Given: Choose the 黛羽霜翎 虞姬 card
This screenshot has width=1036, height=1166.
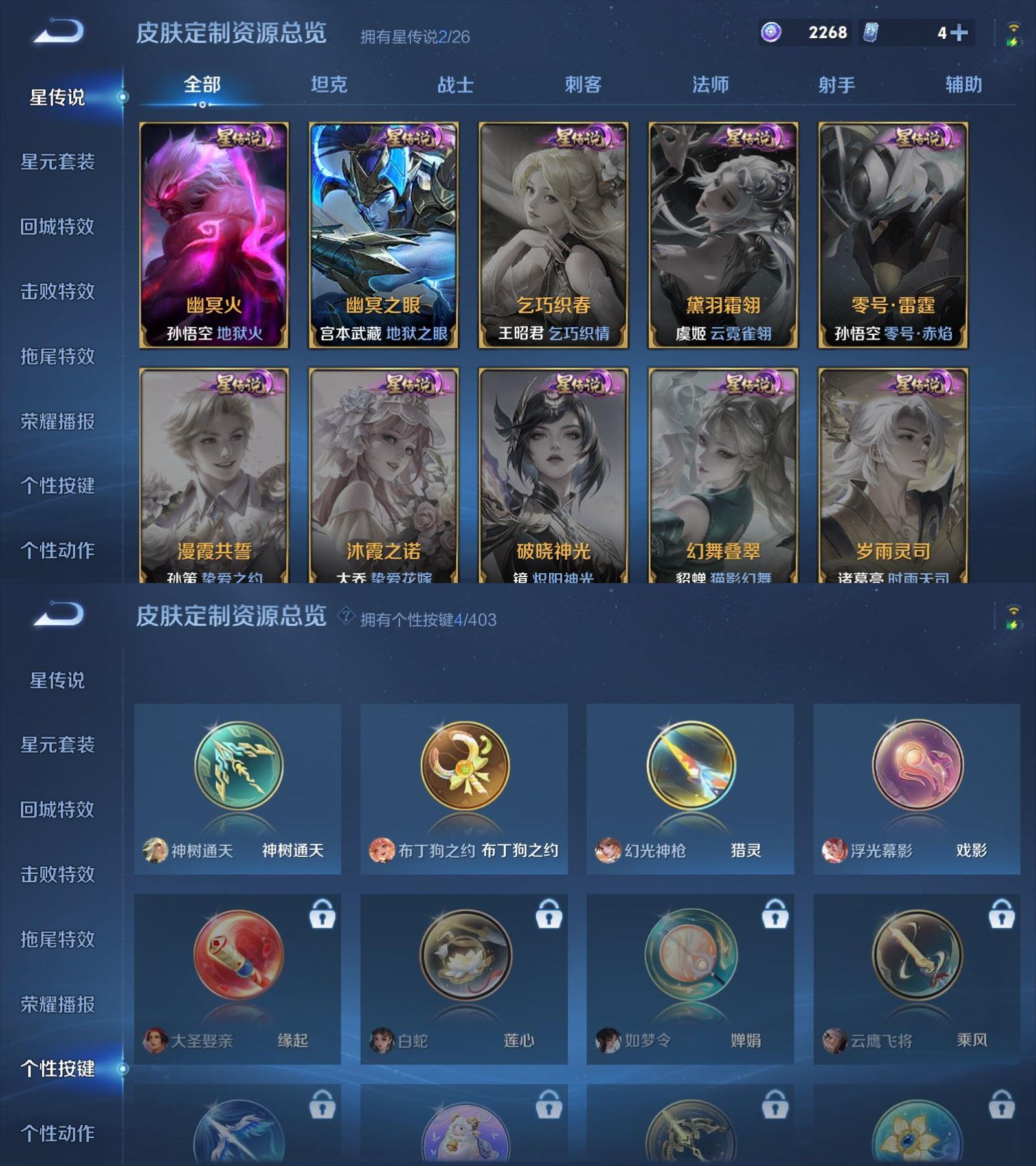Looking at the screenshot, I should tap(723, 235).
